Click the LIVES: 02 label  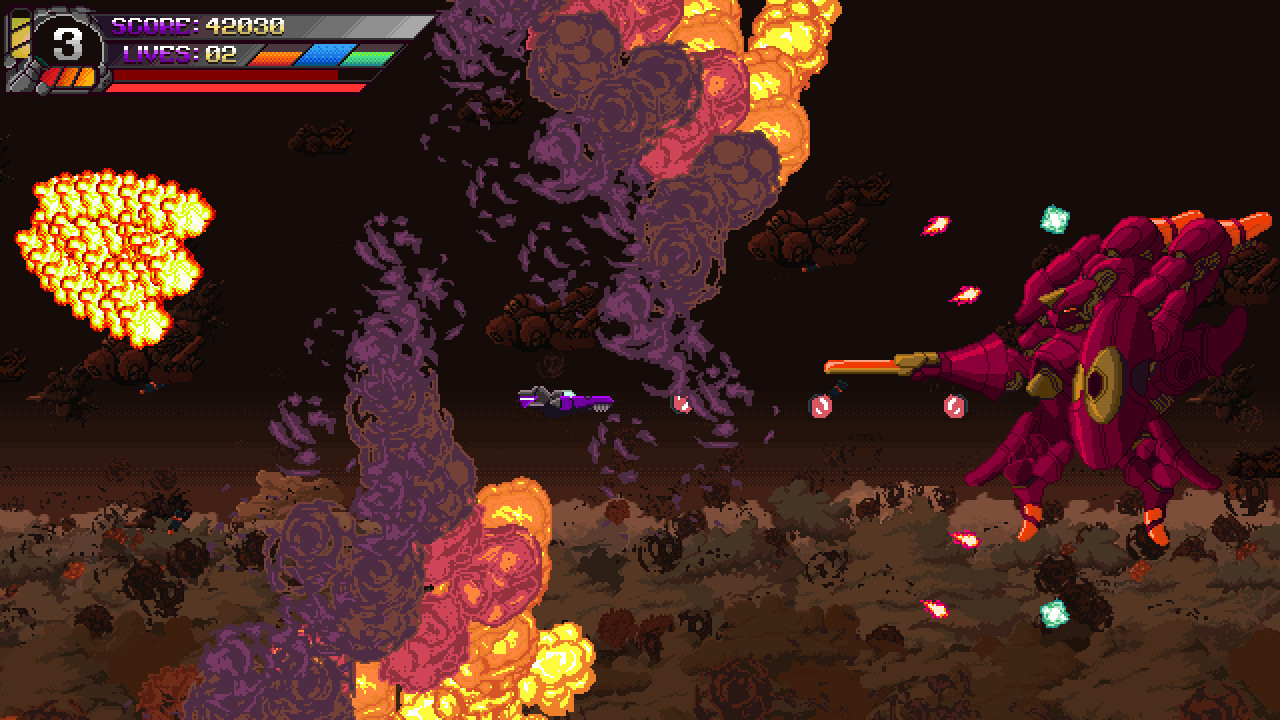click(178, 55)
